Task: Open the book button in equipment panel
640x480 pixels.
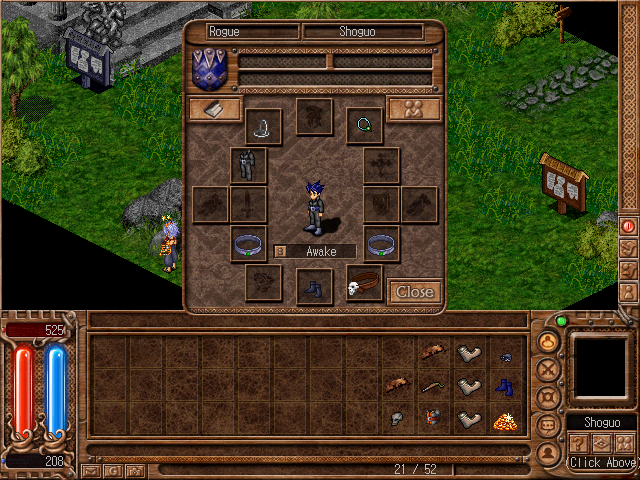Action: 215,109
